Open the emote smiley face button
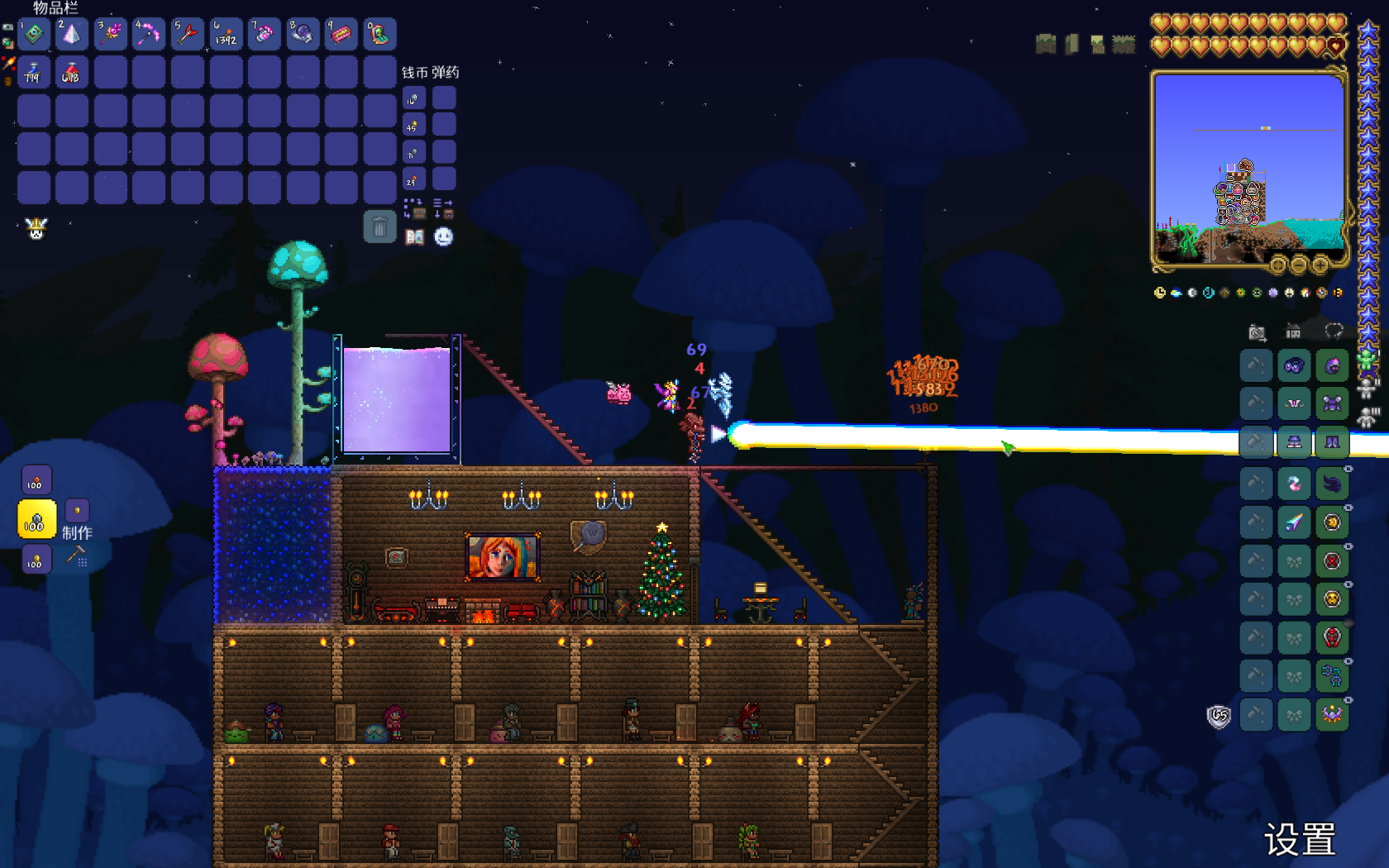Screen dimensions: 1389x868 click(x=444, y=237)
